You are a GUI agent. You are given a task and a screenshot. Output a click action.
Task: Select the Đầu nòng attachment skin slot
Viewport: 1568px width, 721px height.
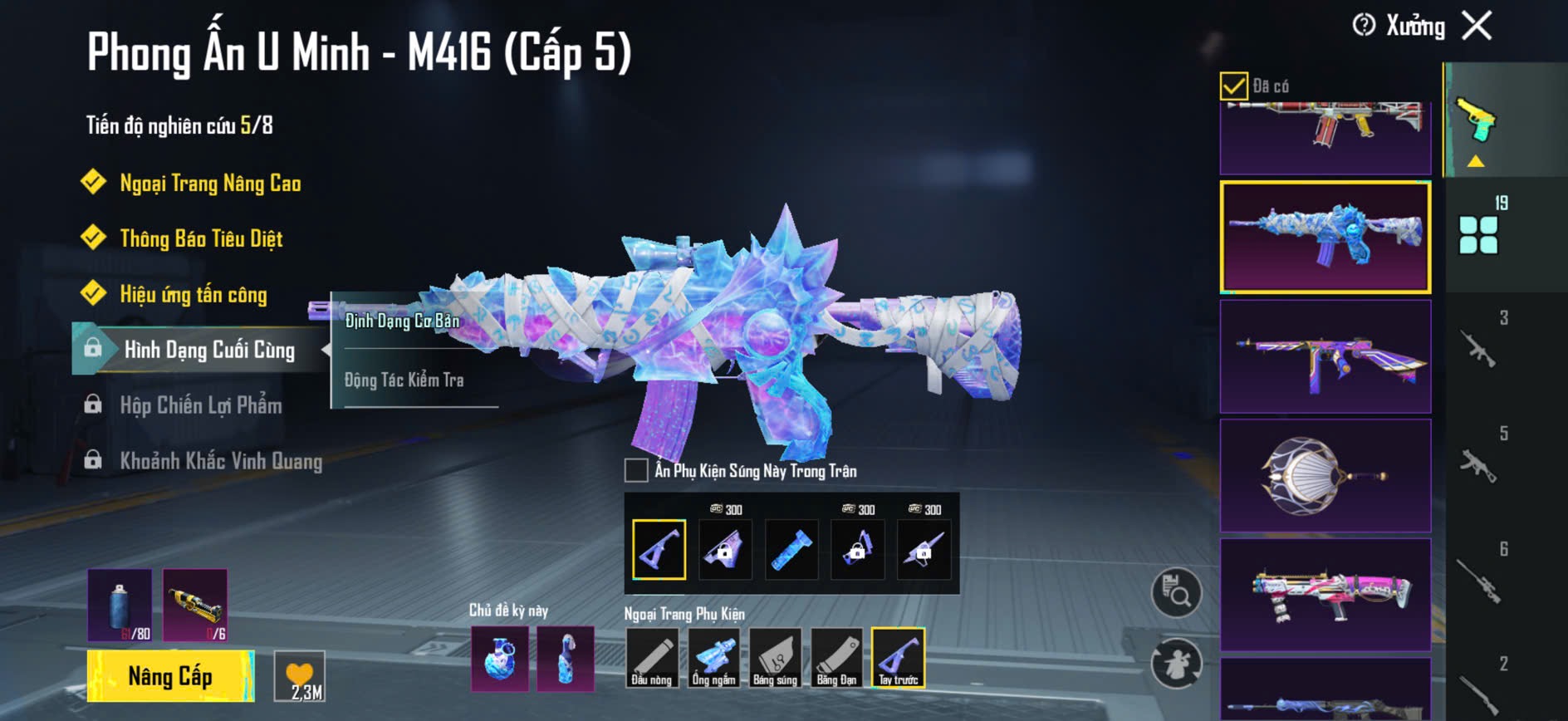point(652,658)
